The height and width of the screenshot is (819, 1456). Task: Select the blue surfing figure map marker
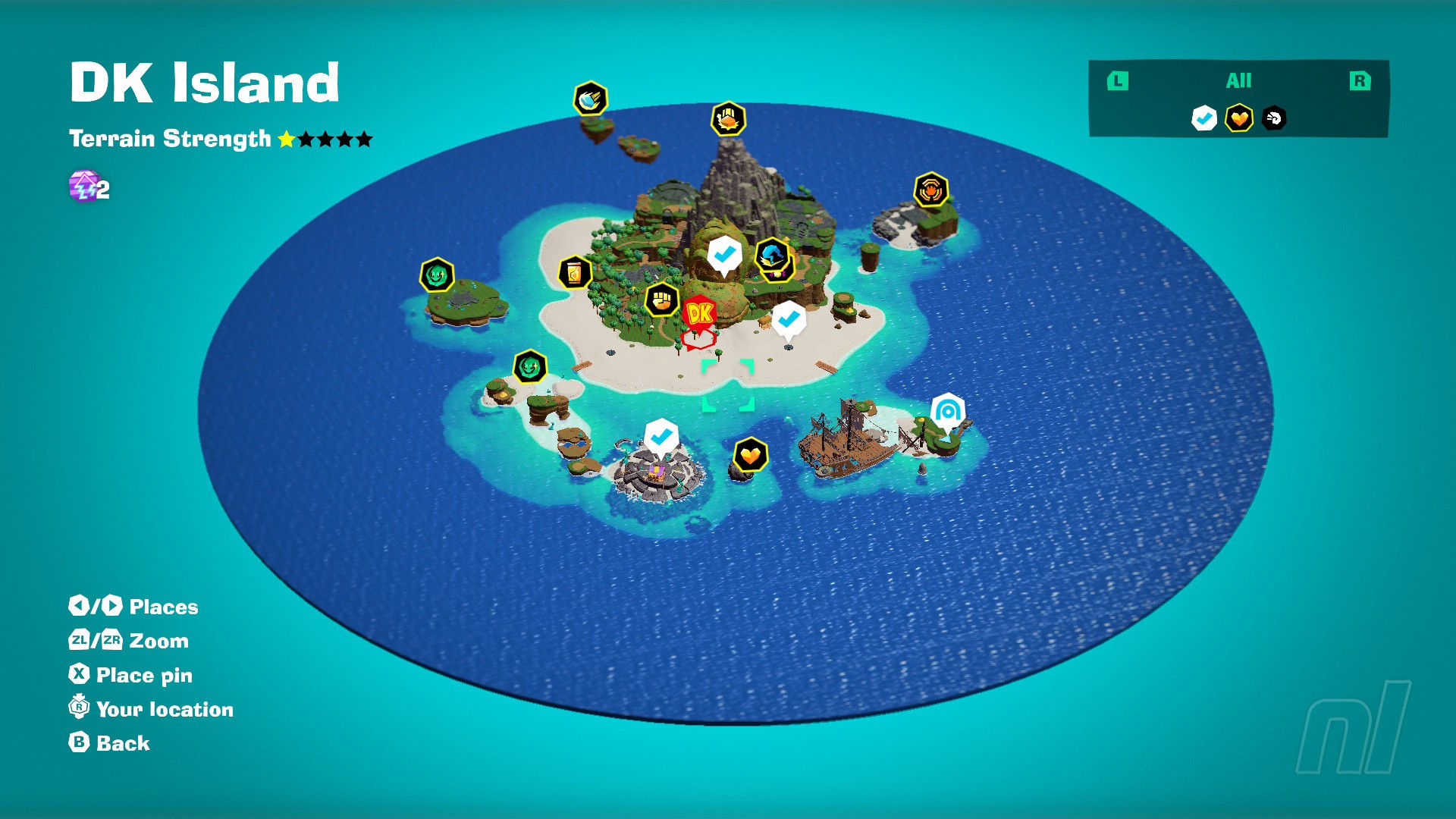point(772,255)
